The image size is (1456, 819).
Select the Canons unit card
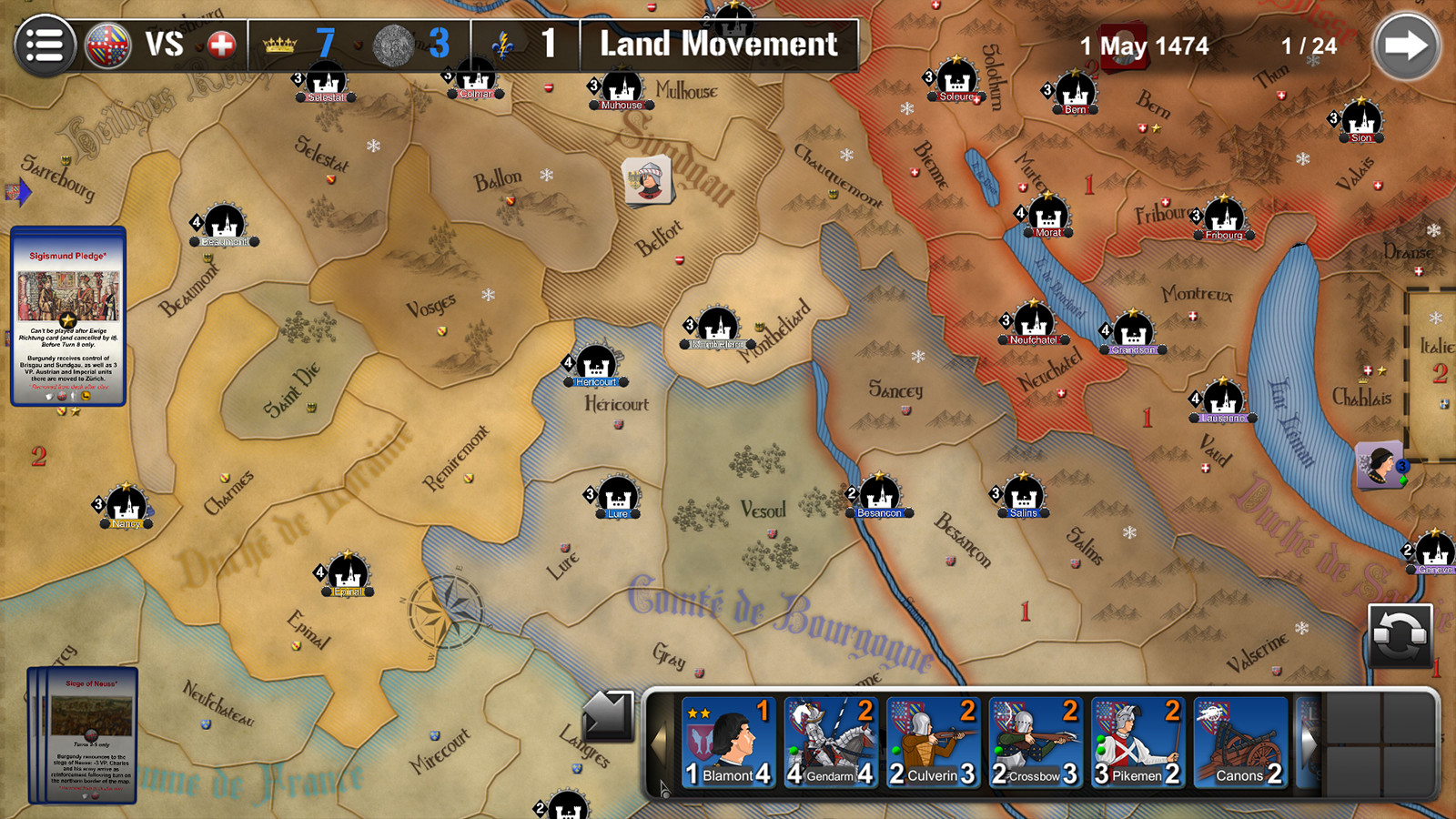point(1240,742)
